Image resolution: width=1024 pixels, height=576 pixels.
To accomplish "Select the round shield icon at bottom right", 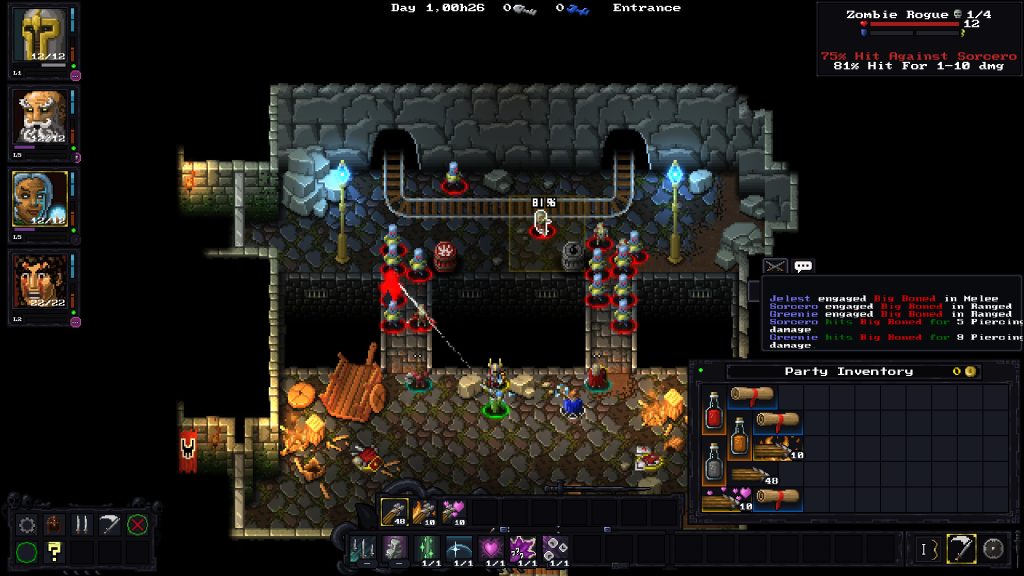I will coord(993,548).
